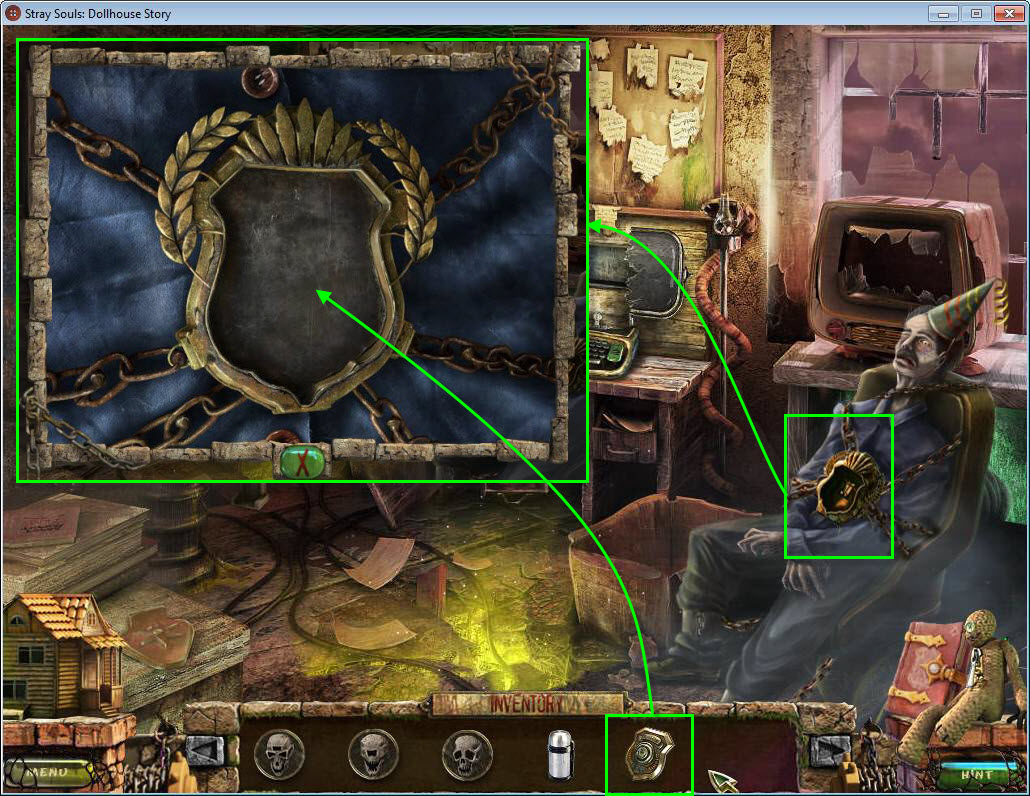
Task: Close the game window
Action: click(x=1006, y=13)
